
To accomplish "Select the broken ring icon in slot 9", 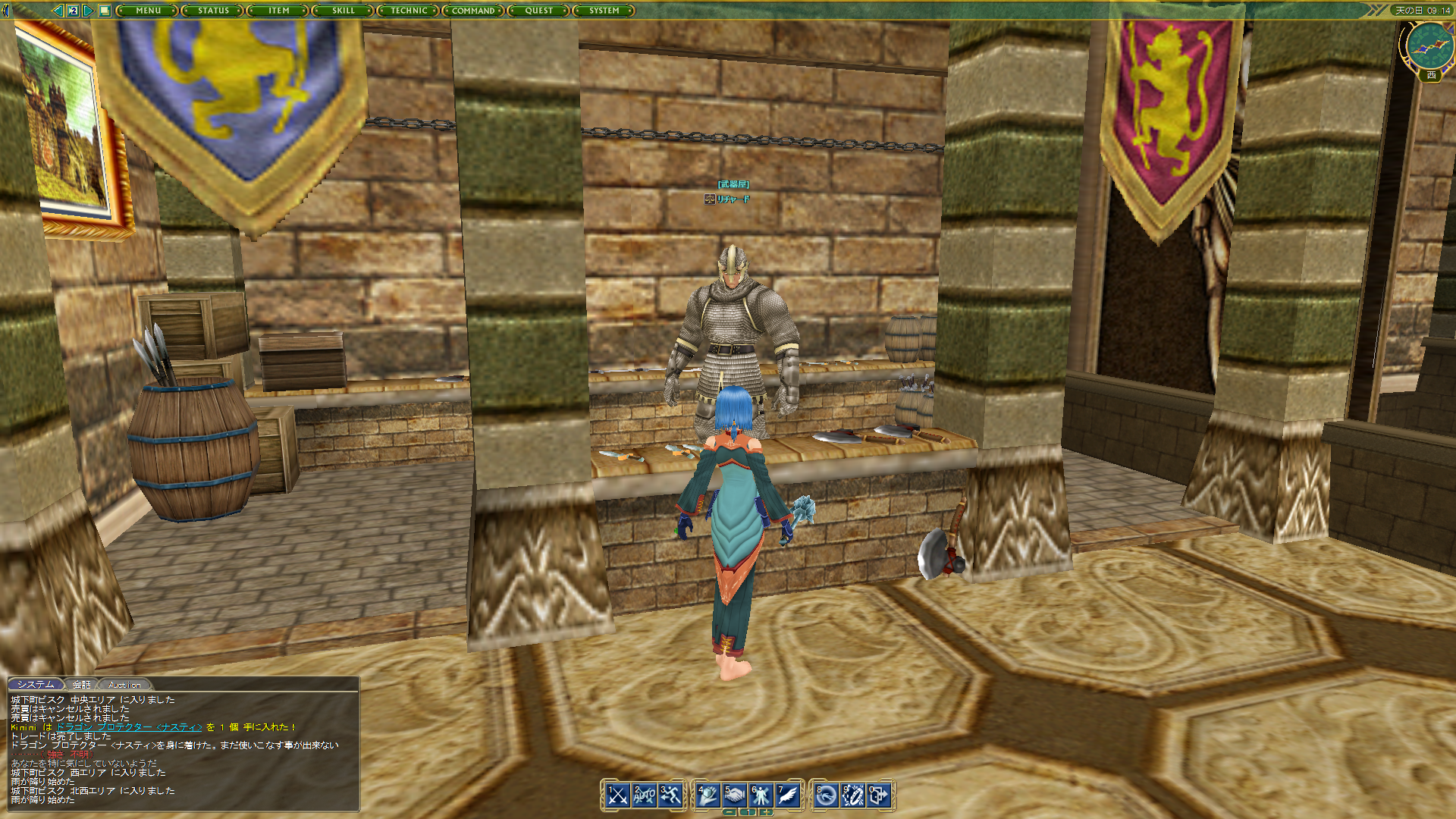I will (x=852, y=796).
